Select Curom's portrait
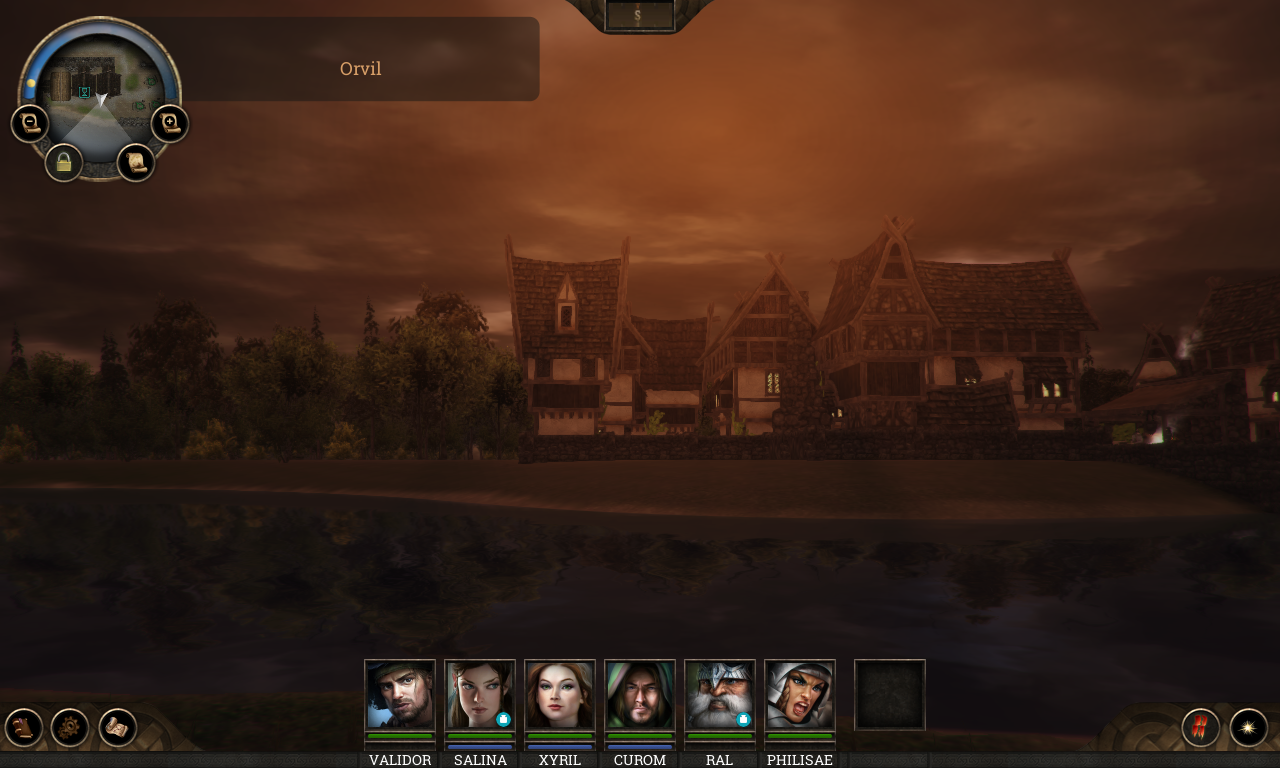Viewport: 1280px width, 768px height. pyautogui.click(x=639, y=694)
